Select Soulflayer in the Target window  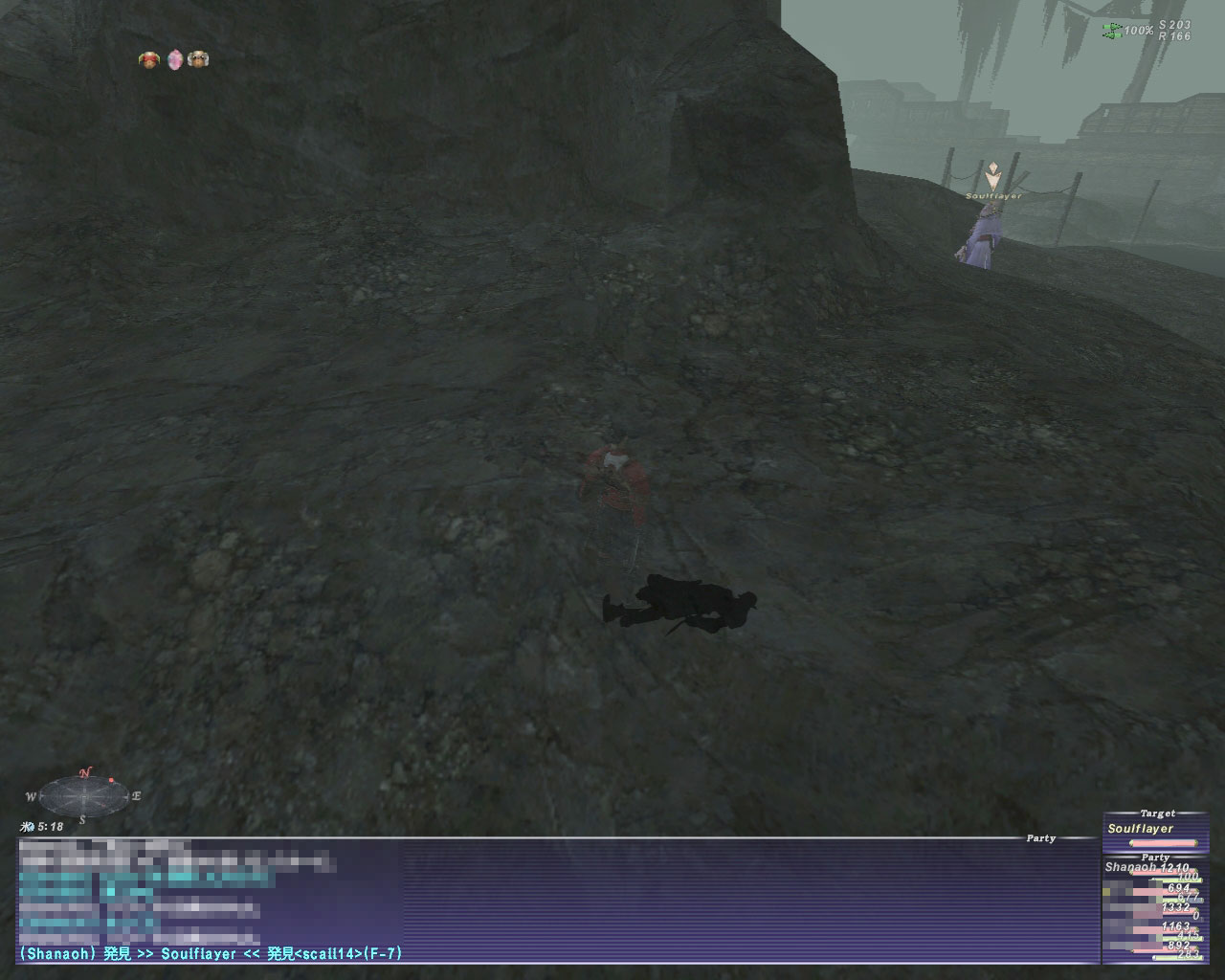[x=1140, y=829]
